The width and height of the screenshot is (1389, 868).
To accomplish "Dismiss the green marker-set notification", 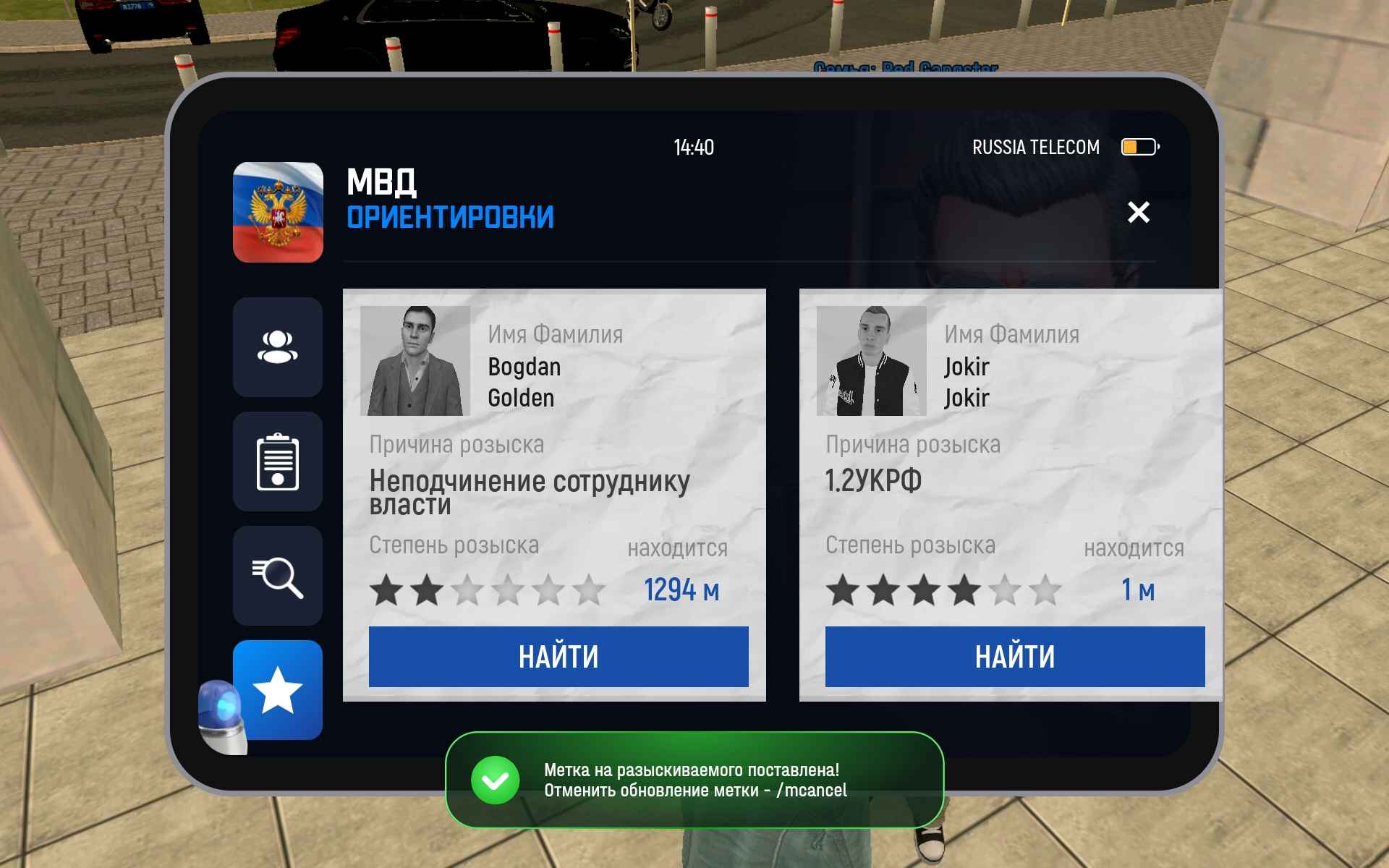I will click(694, 780).
